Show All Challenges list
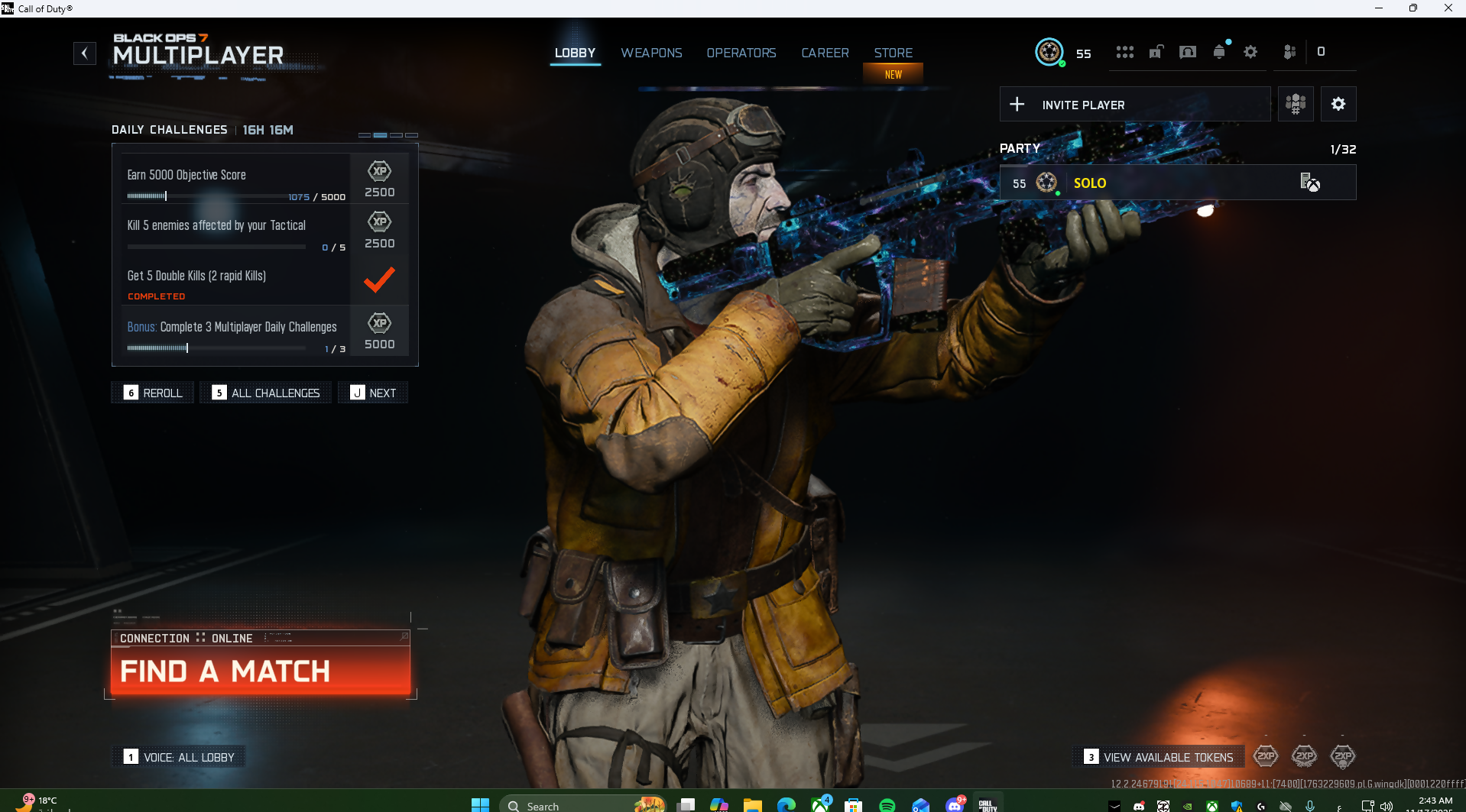 coord(266,393)
